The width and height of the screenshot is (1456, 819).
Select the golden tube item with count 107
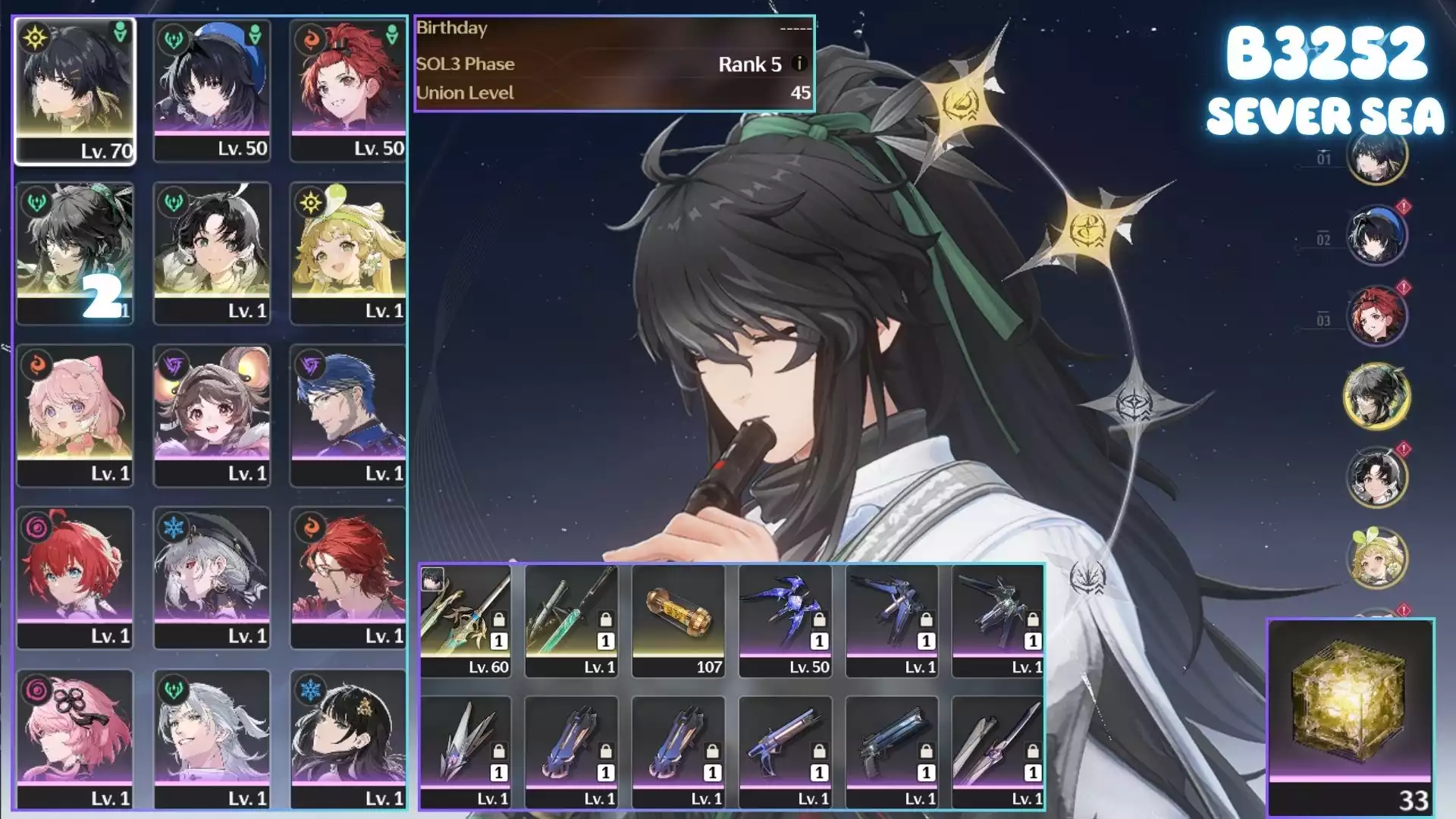pos(678,620)
